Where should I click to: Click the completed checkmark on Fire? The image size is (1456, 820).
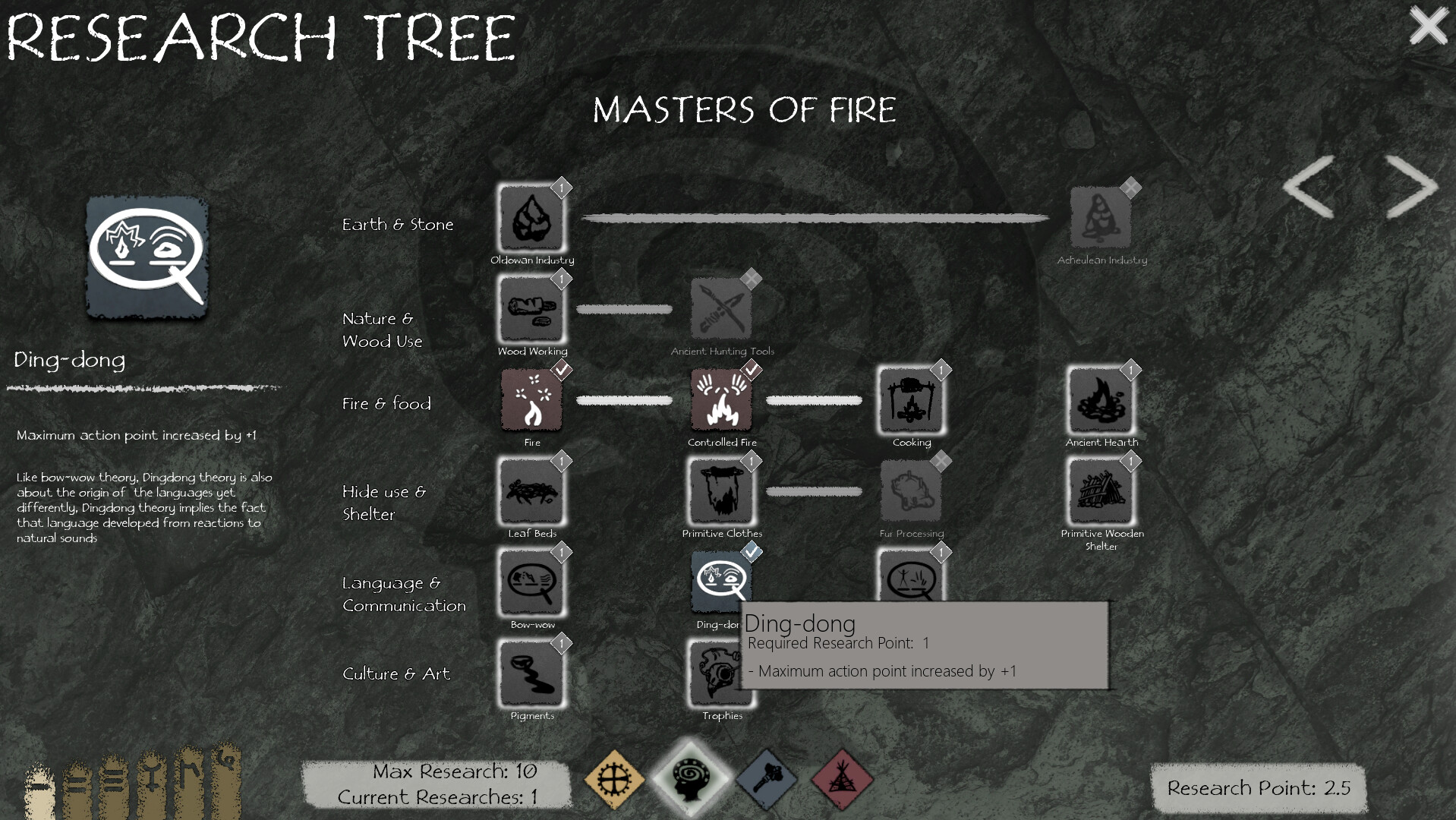(561, 370)
